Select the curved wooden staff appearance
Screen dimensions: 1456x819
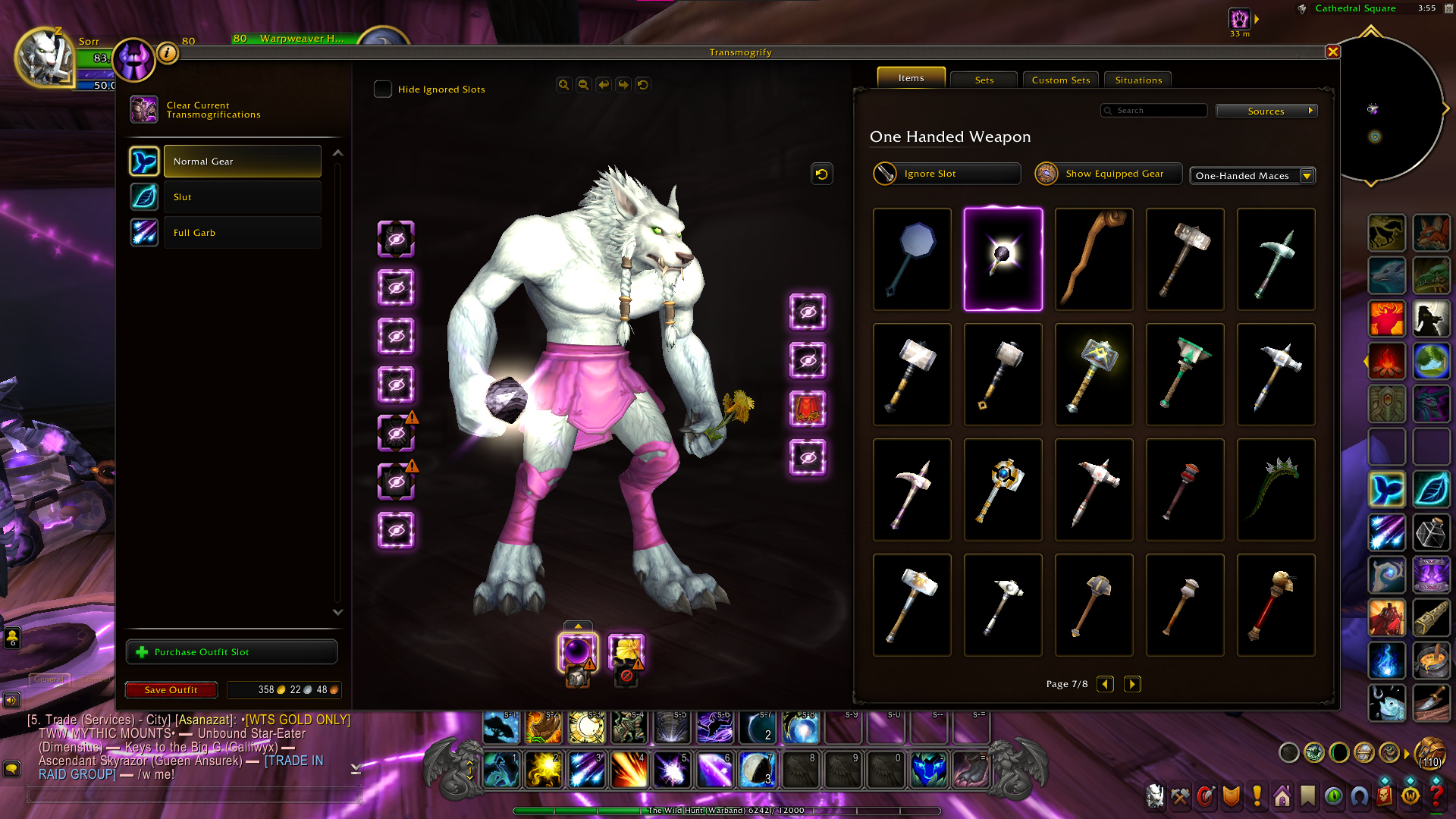pyautogui.click(x=1094, y=259)
